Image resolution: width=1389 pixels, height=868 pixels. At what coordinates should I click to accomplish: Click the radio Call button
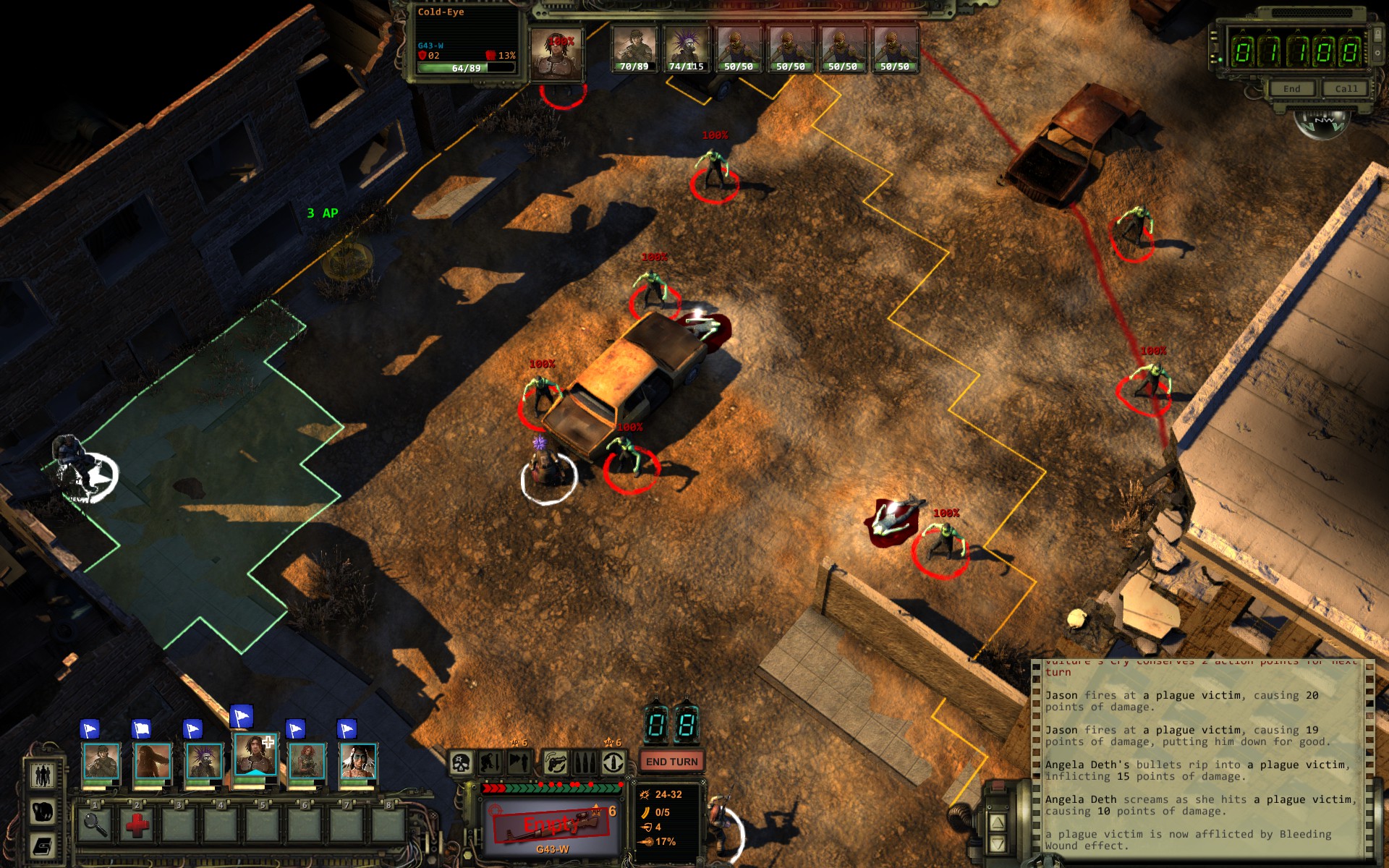pyautogui.click(x=1346, y=89)
